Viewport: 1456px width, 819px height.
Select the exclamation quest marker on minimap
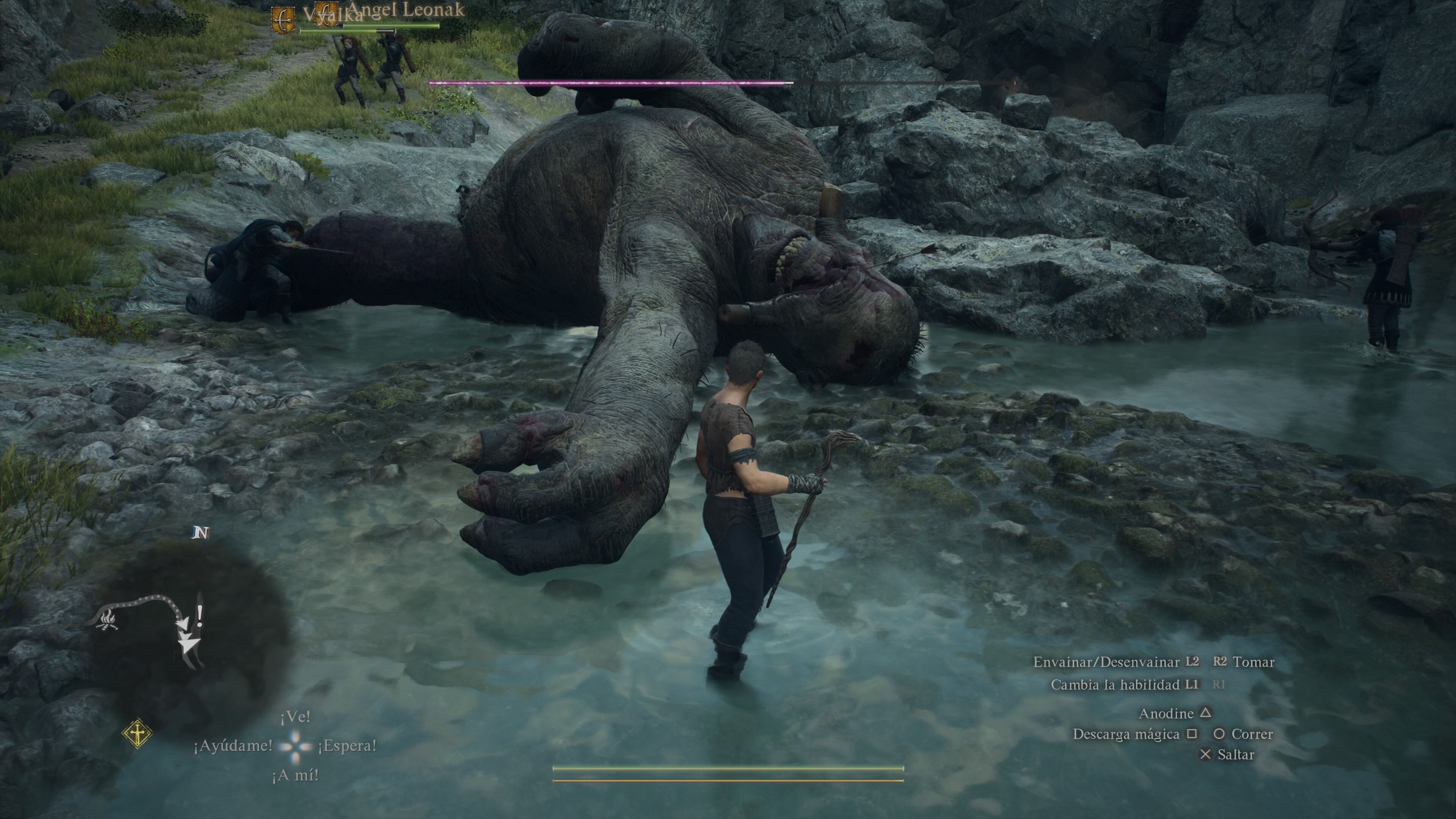[x=199, y=614]
